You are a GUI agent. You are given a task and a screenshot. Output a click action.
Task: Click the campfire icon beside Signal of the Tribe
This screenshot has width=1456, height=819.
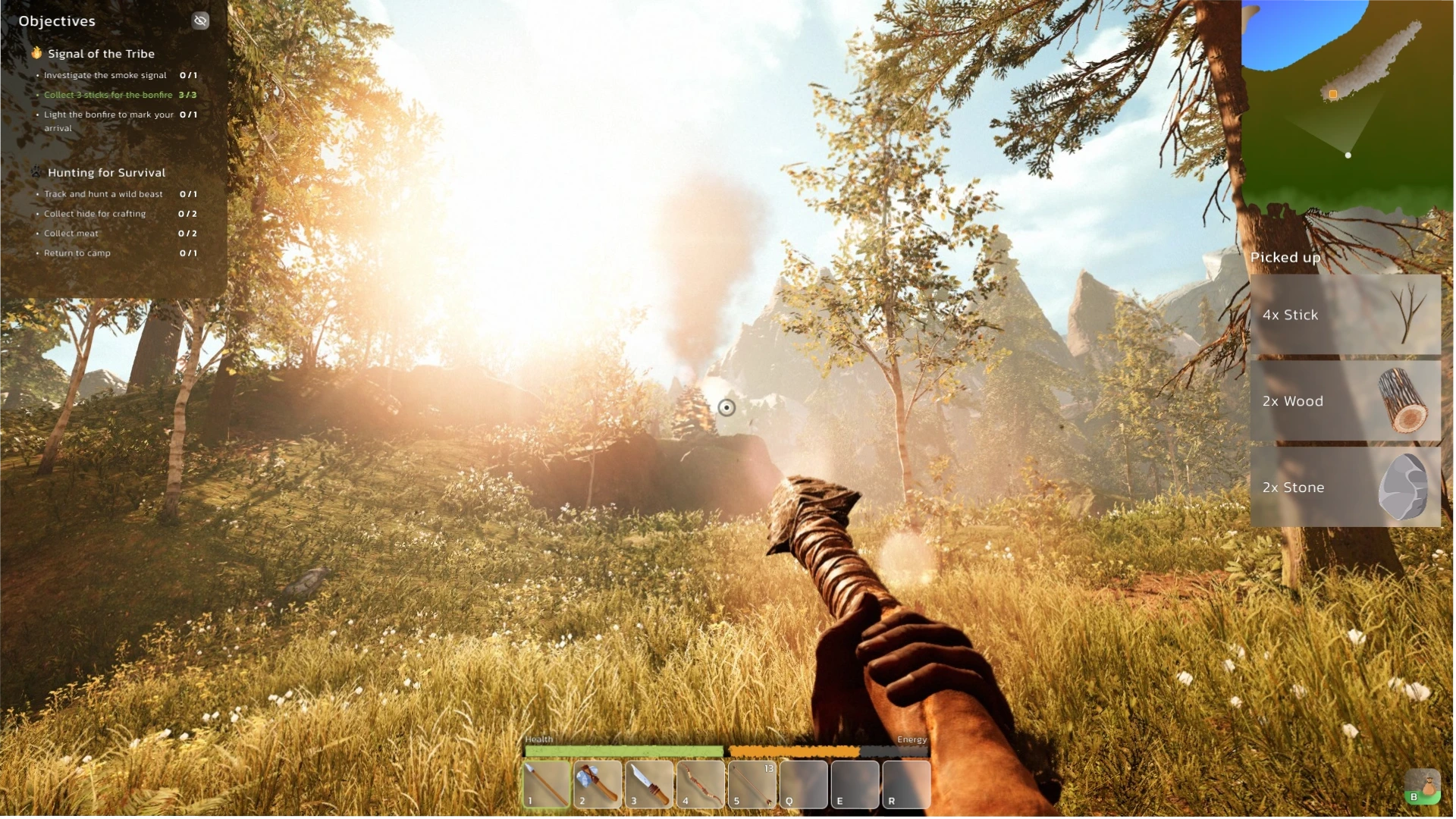click(35, 54)
